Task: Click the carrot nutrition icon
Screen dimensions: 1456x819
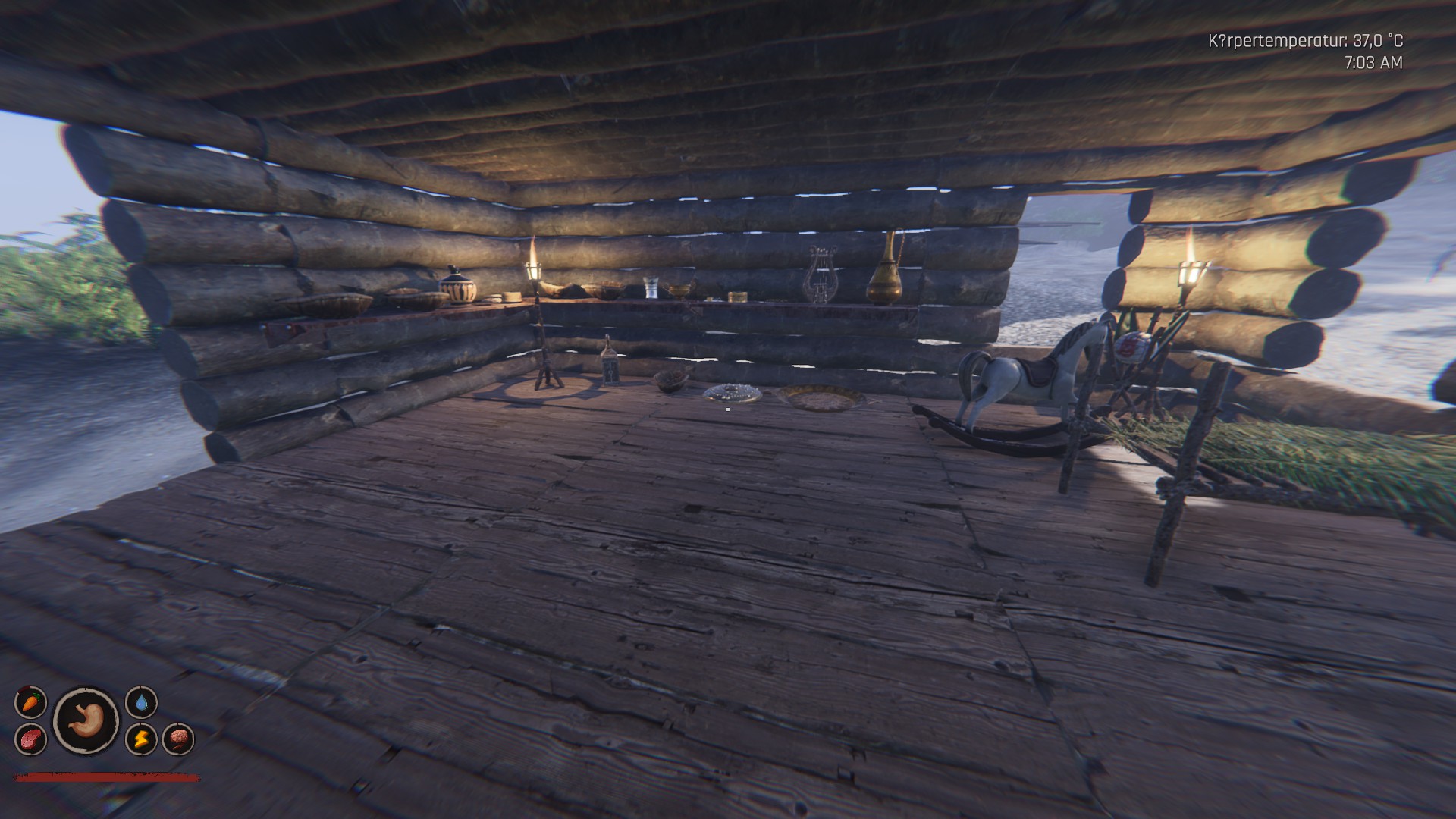Action: point(30,702)
